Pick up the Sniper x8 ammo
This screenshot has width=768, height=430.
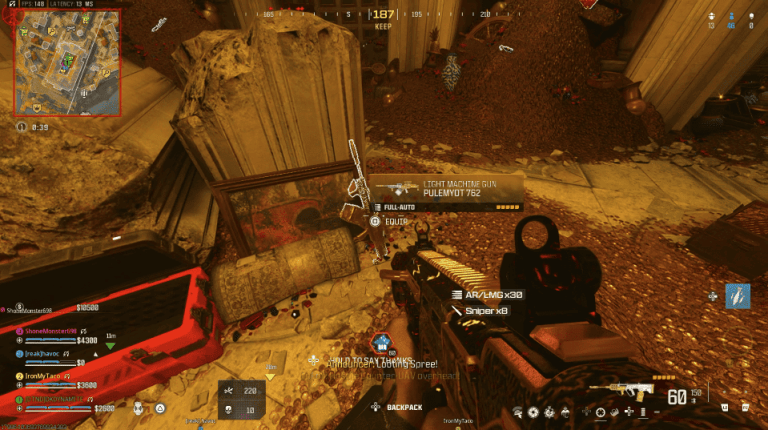pyautogui.click(x=487, y=311)
